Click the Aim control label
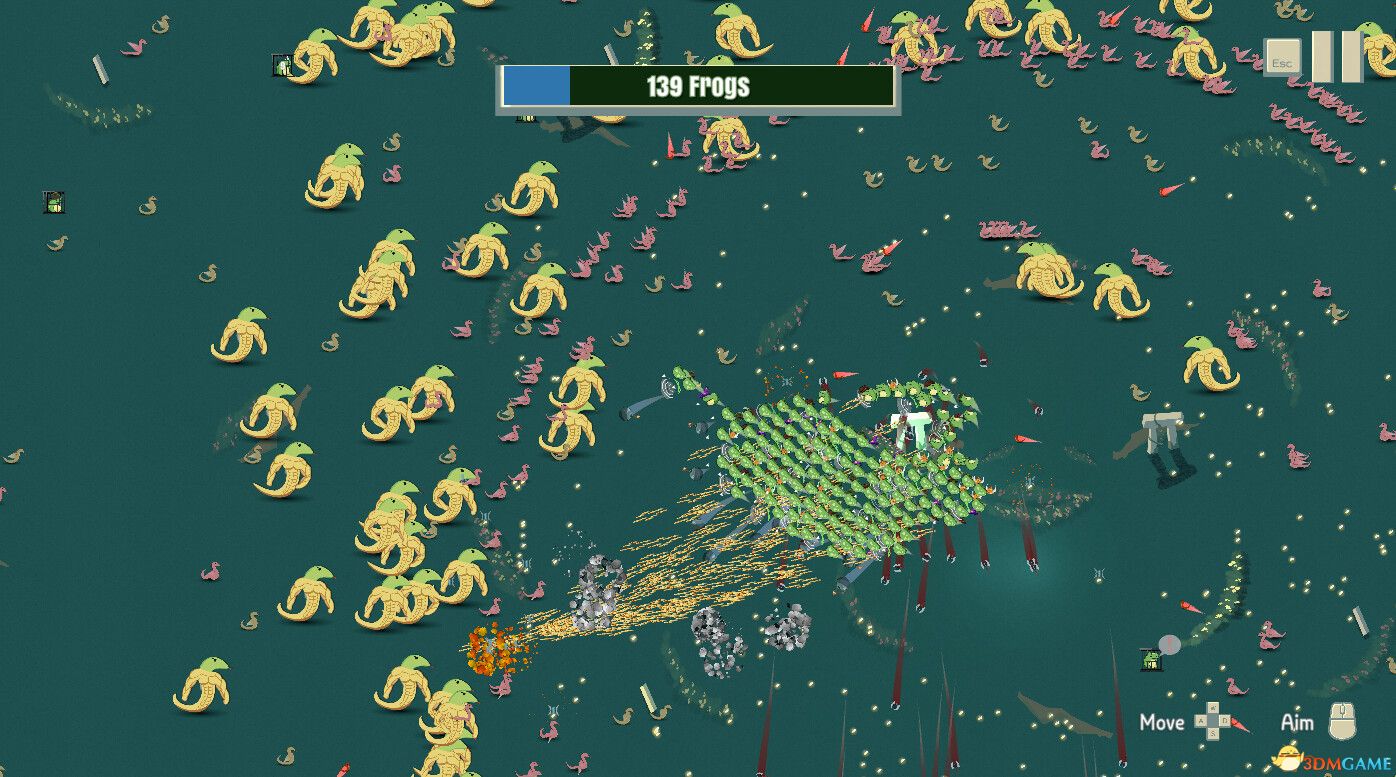This screenshot has height=777, width=1396. click(1299, 722)
